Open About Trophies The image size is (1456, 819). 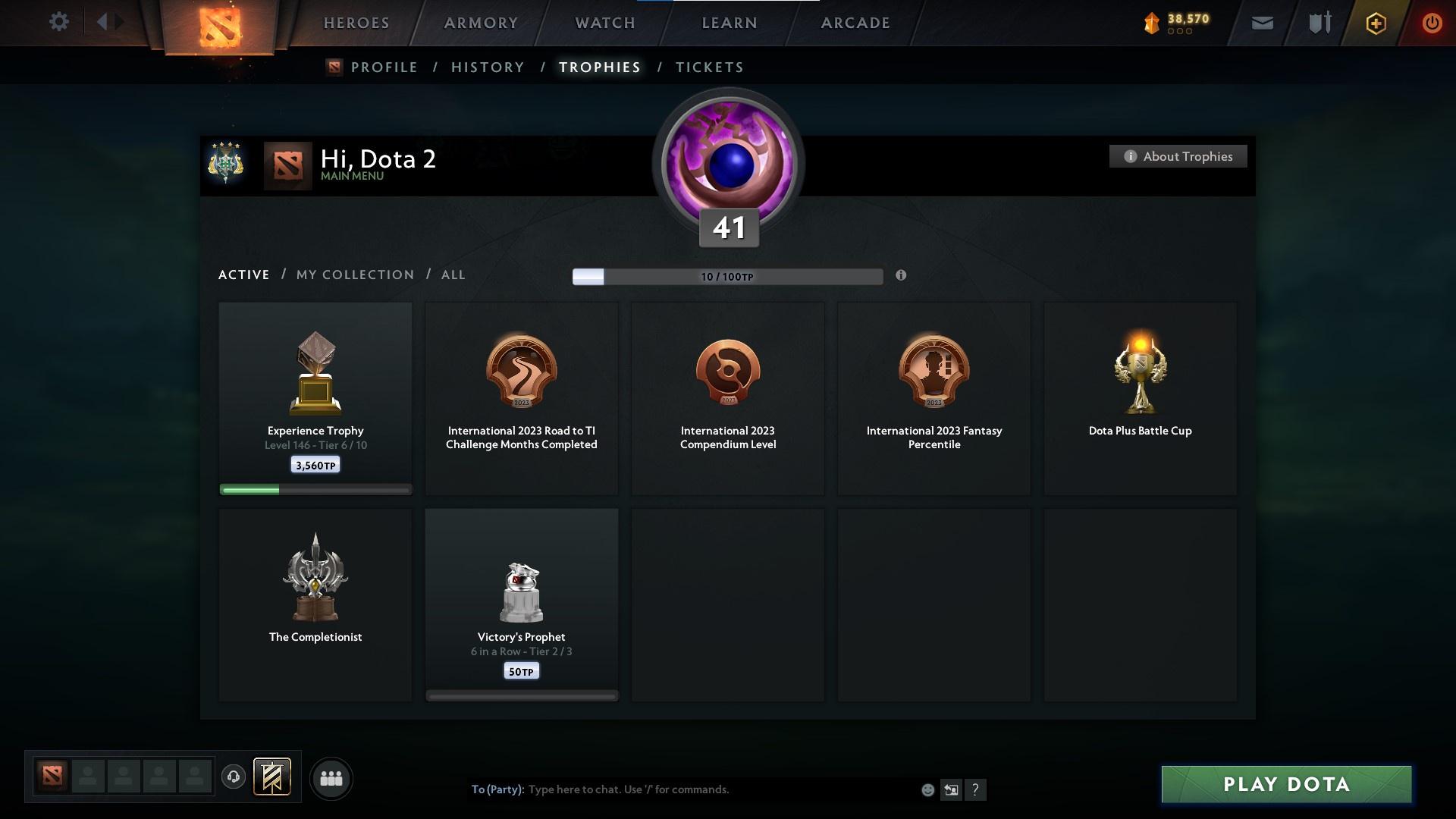[1178, 156]
